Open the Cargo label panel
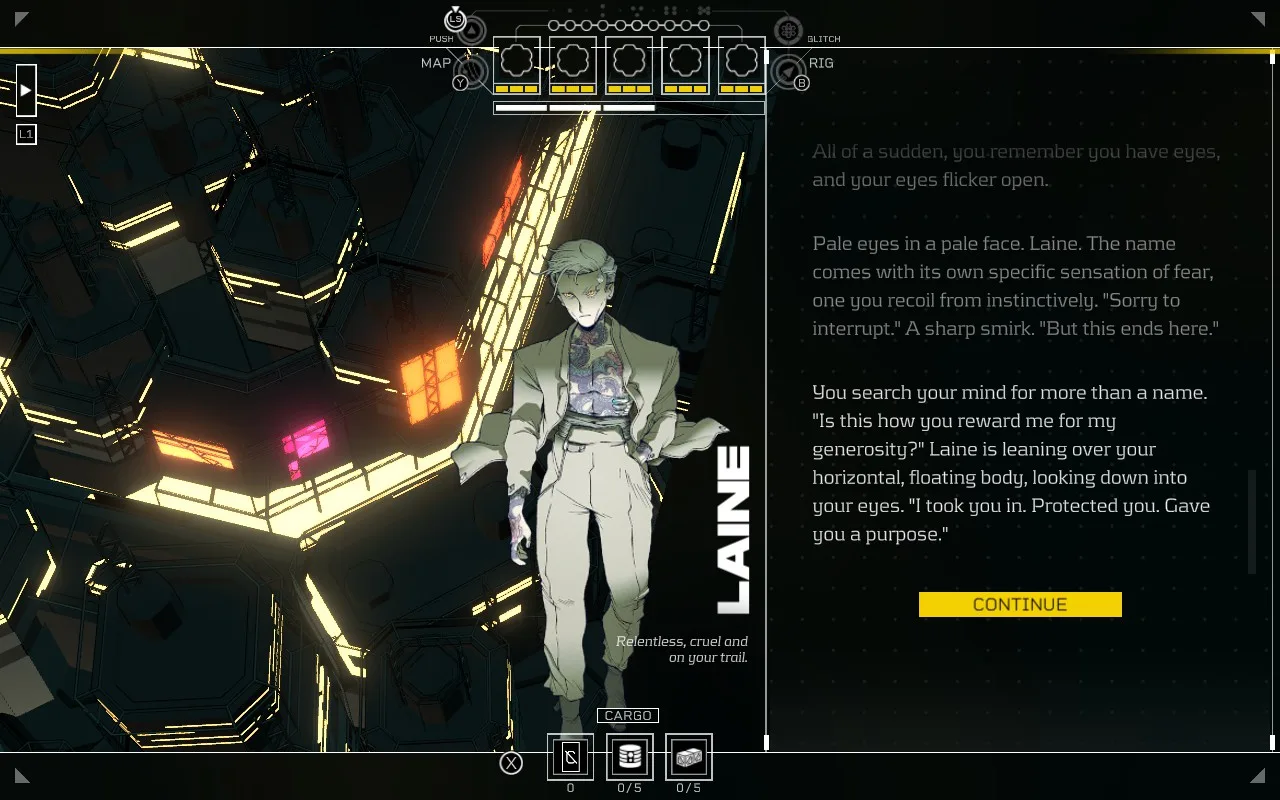Screen dimensions: 1280x800 628,716
